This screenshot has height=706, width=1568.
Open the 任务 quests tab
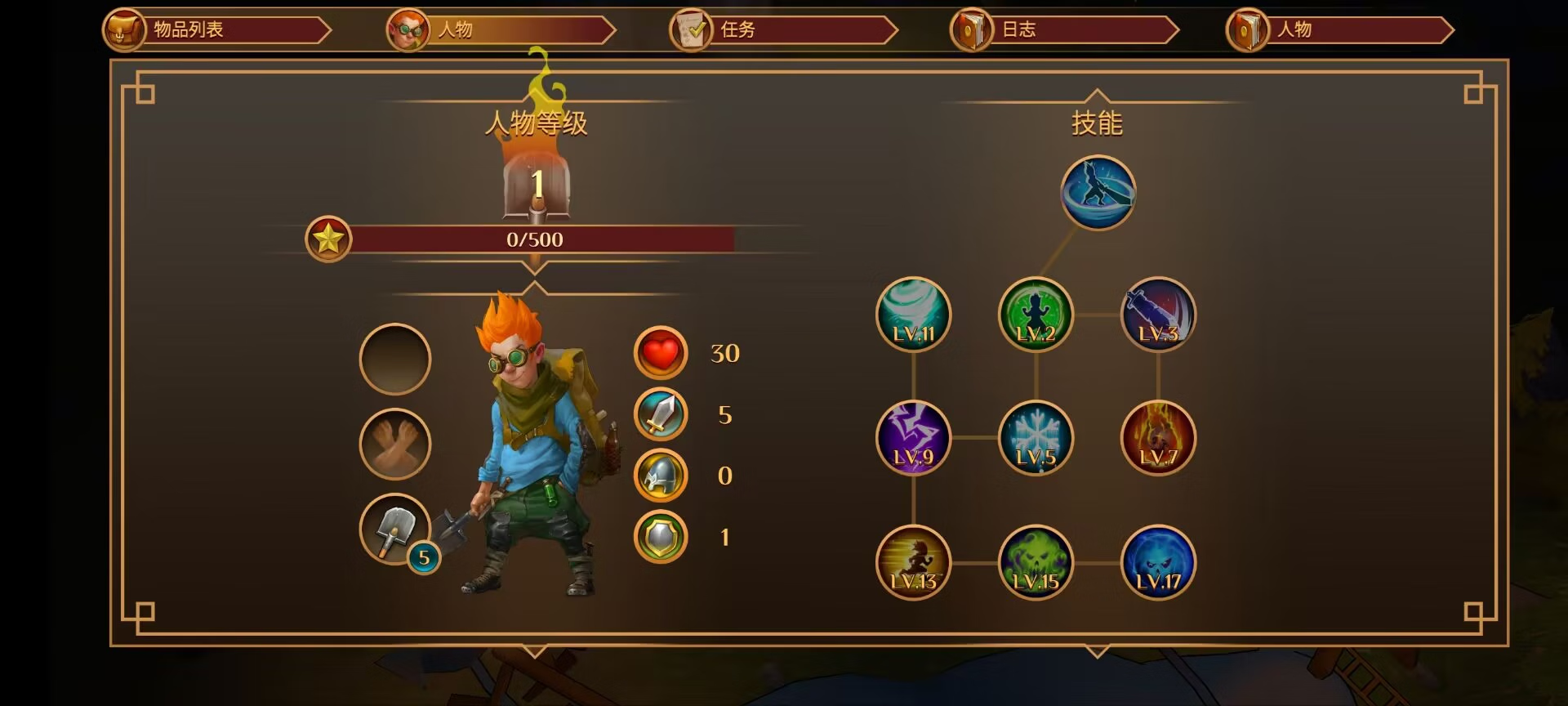click(782, 30)
